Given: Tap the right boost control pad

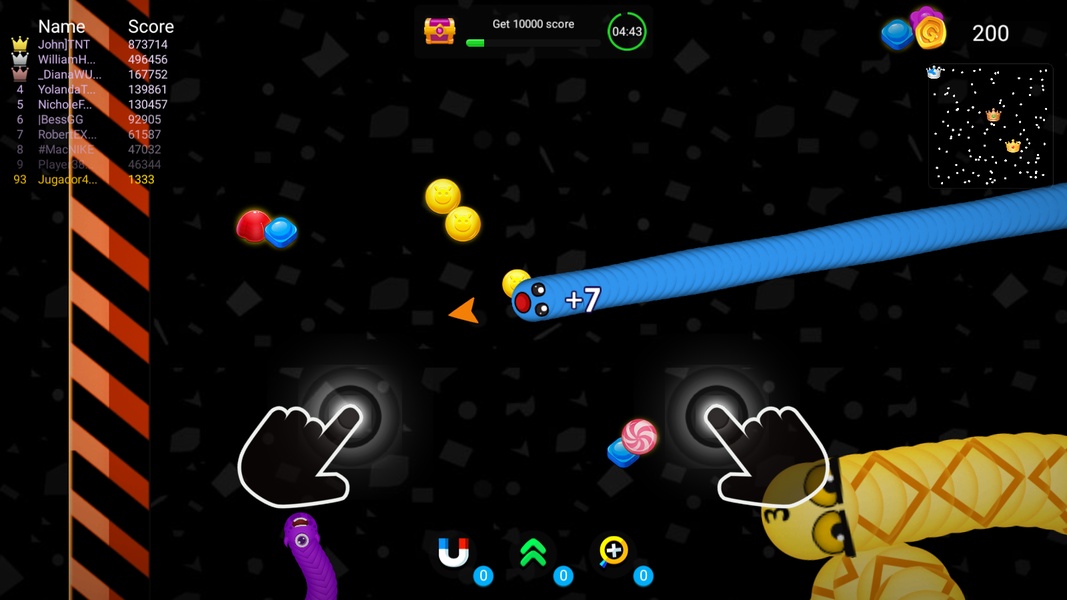Looking at the screenshot, I should [x=716, y=414].
